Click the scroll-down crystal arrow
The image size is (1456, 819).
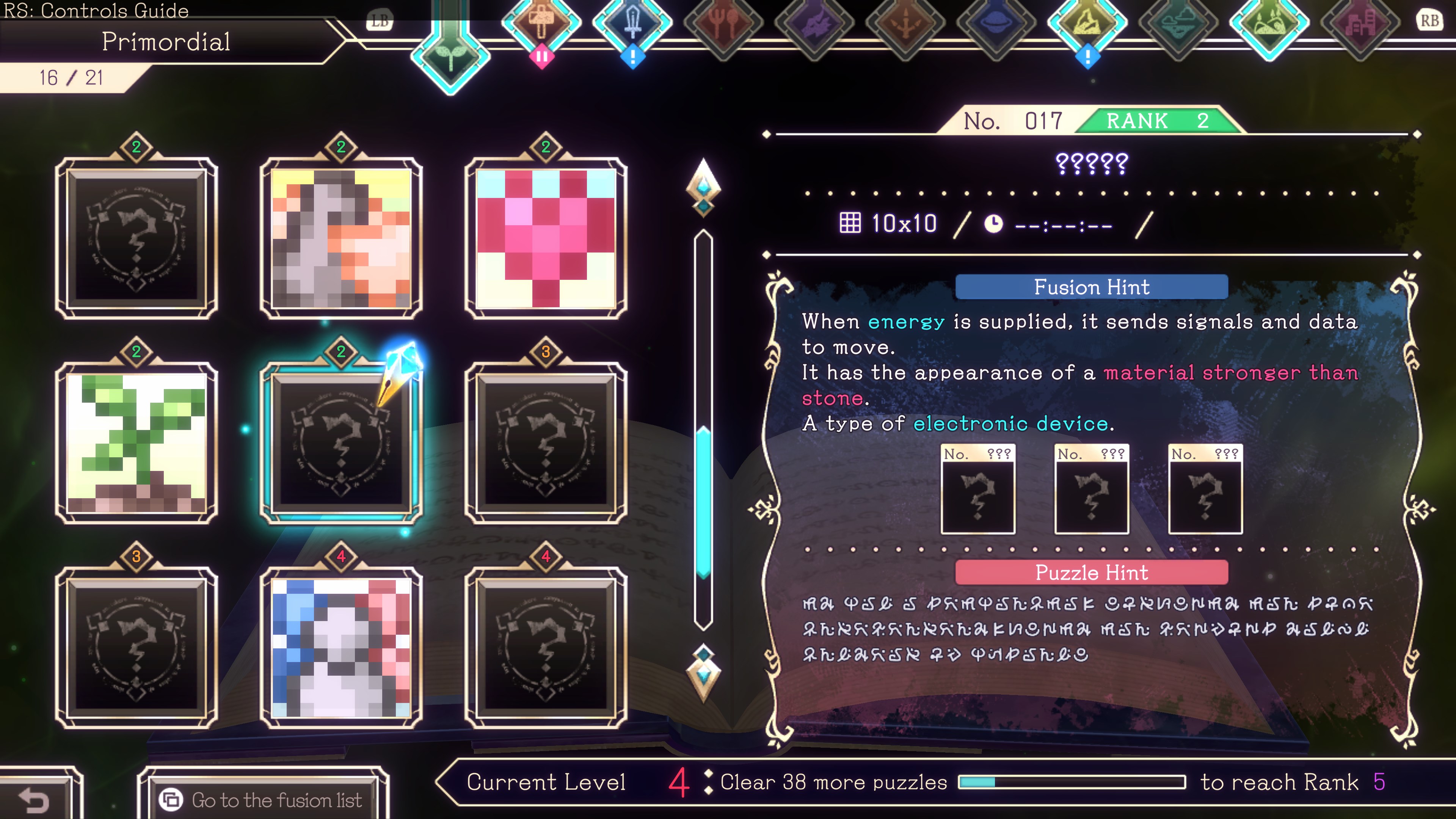coord(703,672)
